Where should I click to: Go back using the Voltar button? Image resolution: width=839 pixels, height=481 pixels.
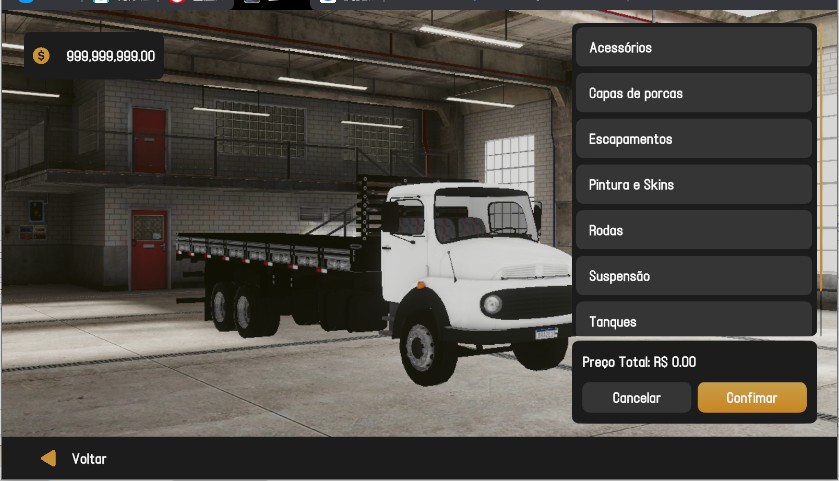click(74, 459)
